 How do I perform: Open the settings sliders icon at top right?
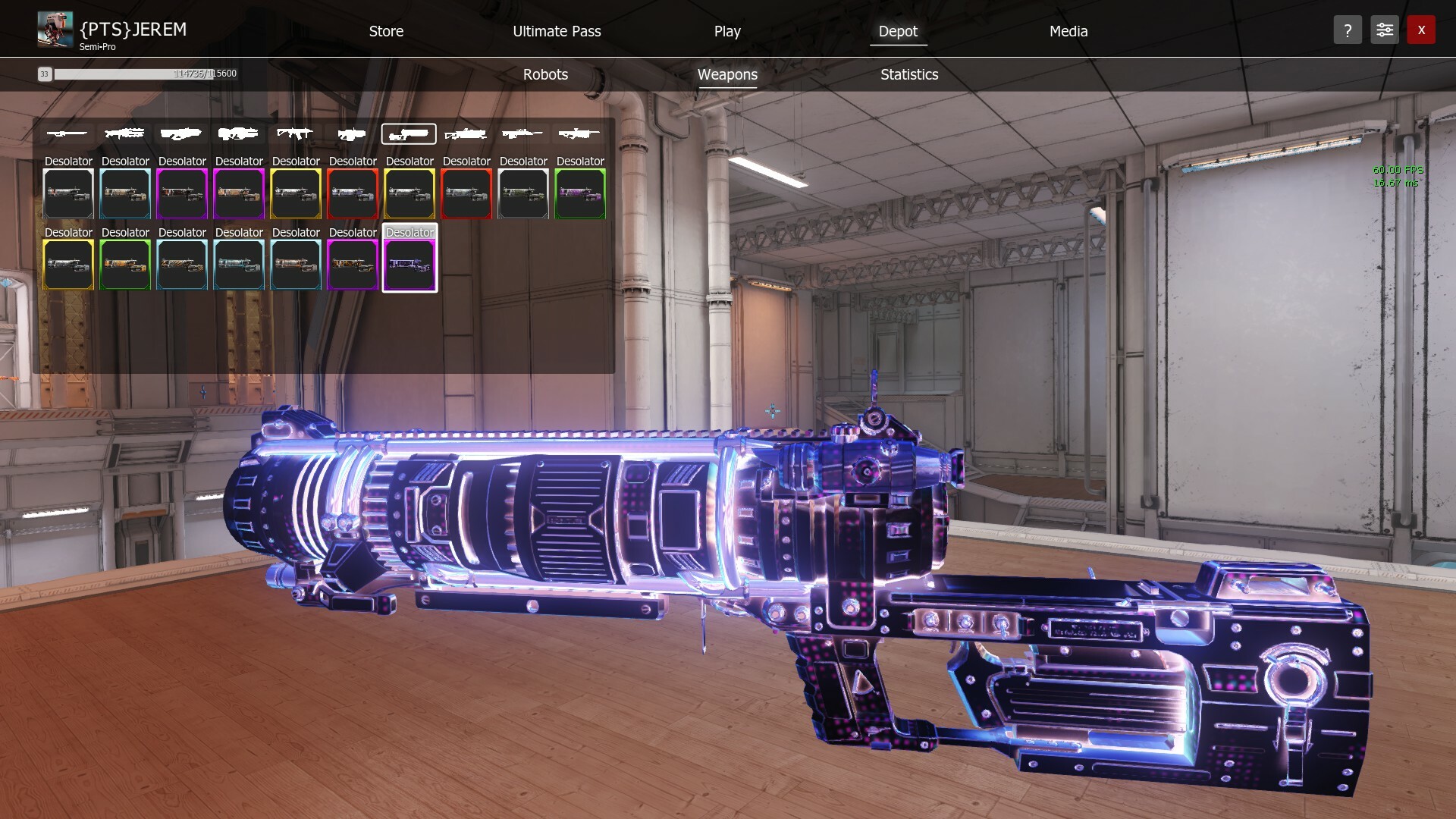point(1384,30)
